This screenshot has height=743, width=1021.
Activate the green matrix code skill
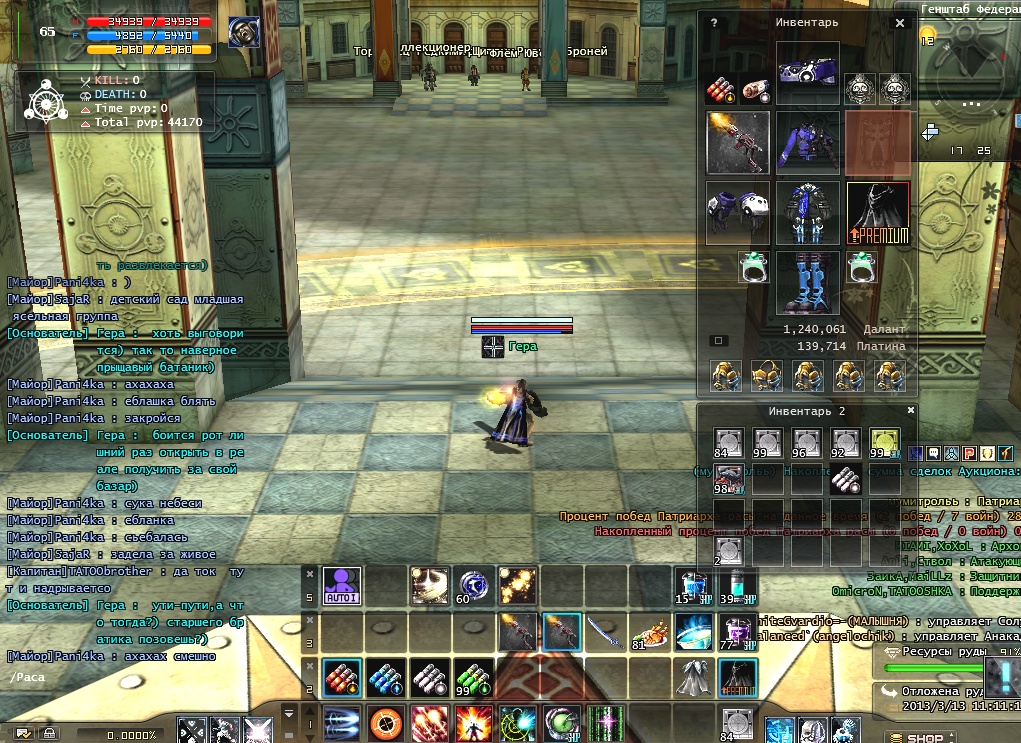pos(605,723)
